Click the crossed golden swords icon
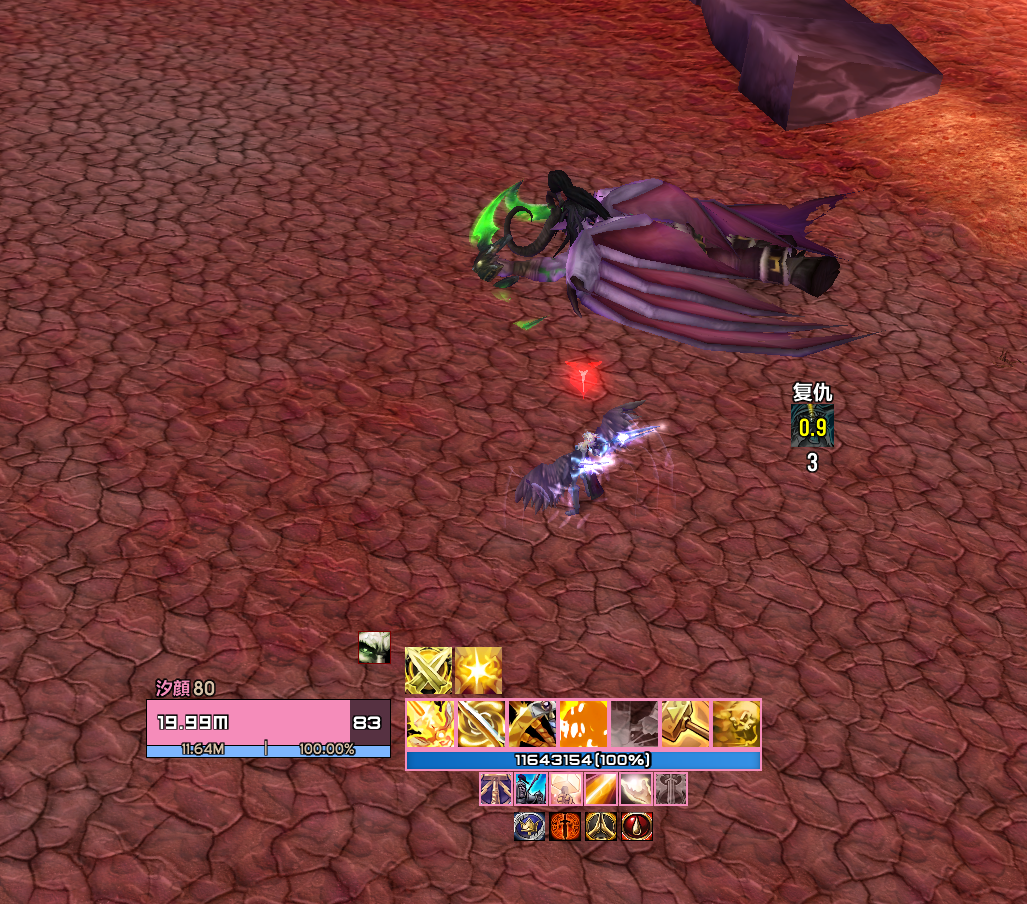 (x=429, y=670)
